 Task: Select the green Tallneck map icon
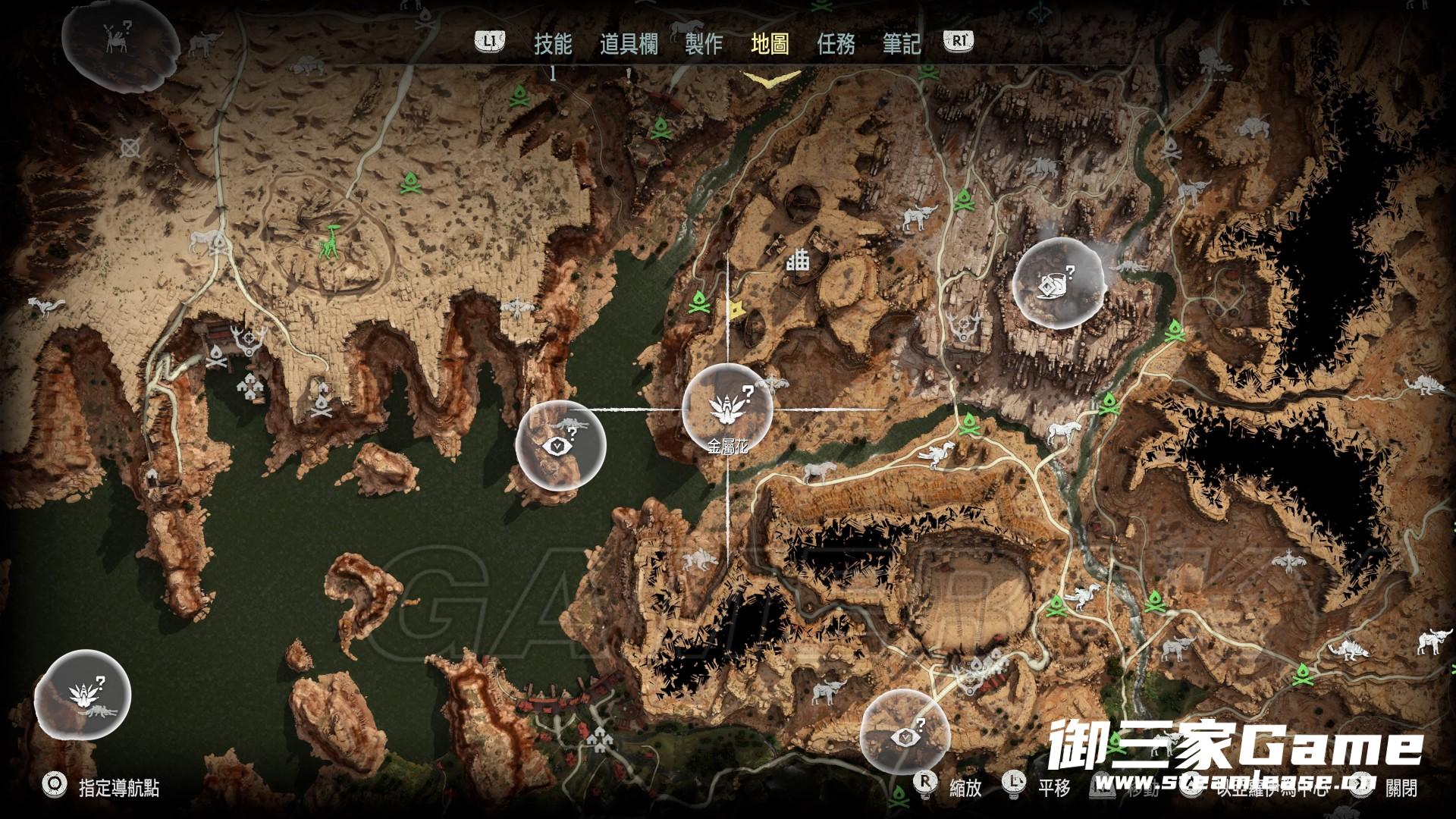point(330,242)
